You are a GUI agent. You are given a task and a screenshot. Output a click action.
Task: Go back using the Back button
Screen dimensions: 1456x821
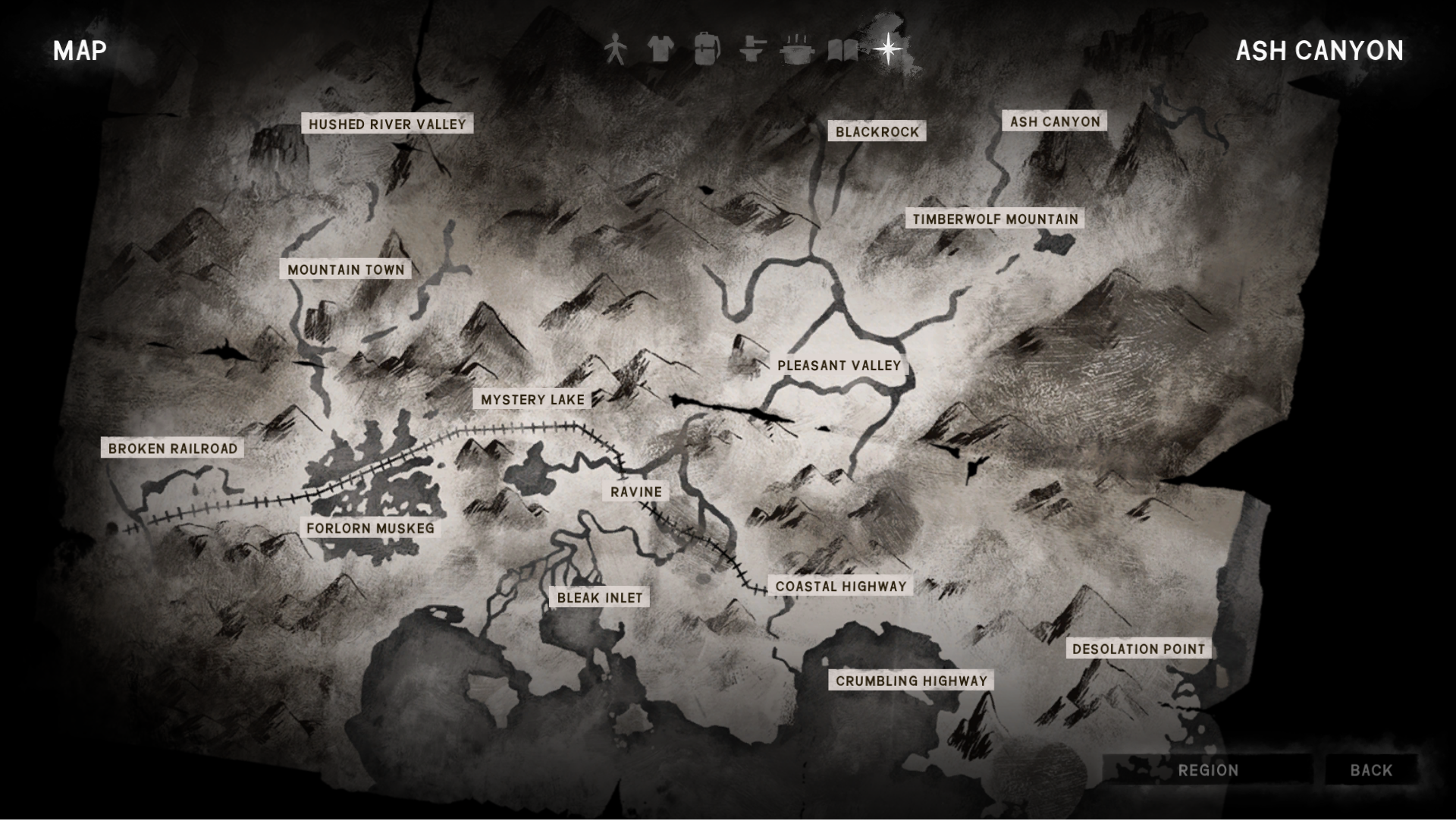pos(1371,770)
